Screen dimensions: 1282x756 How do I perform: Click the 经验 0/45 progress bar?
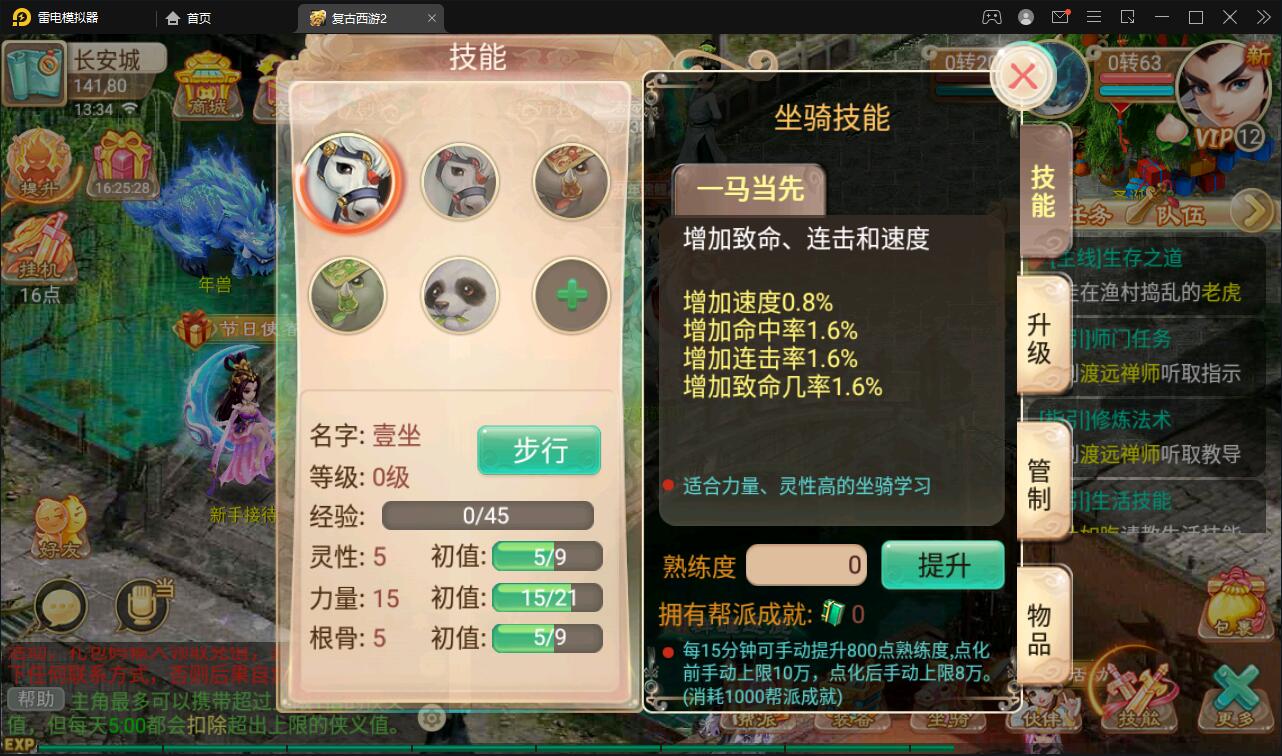488,516
